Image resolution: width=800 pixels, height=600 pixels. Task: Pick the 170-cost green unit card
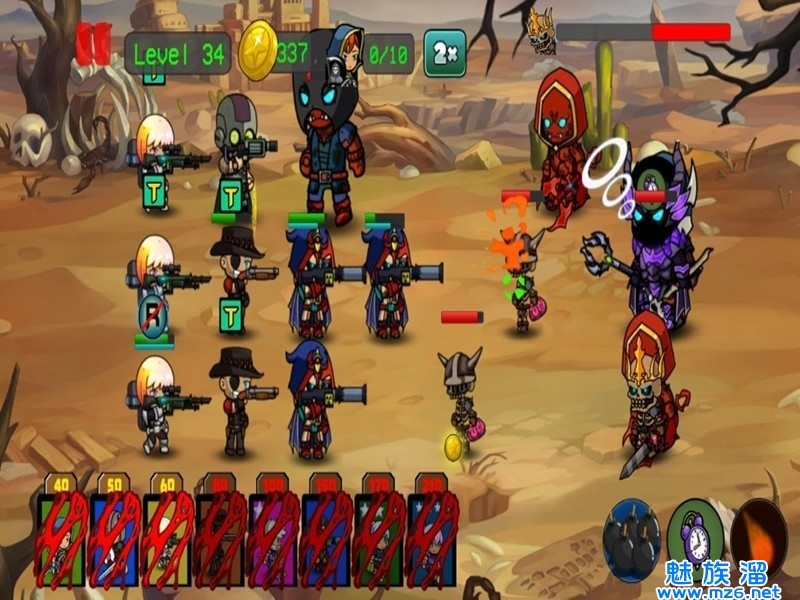(380, 537)
